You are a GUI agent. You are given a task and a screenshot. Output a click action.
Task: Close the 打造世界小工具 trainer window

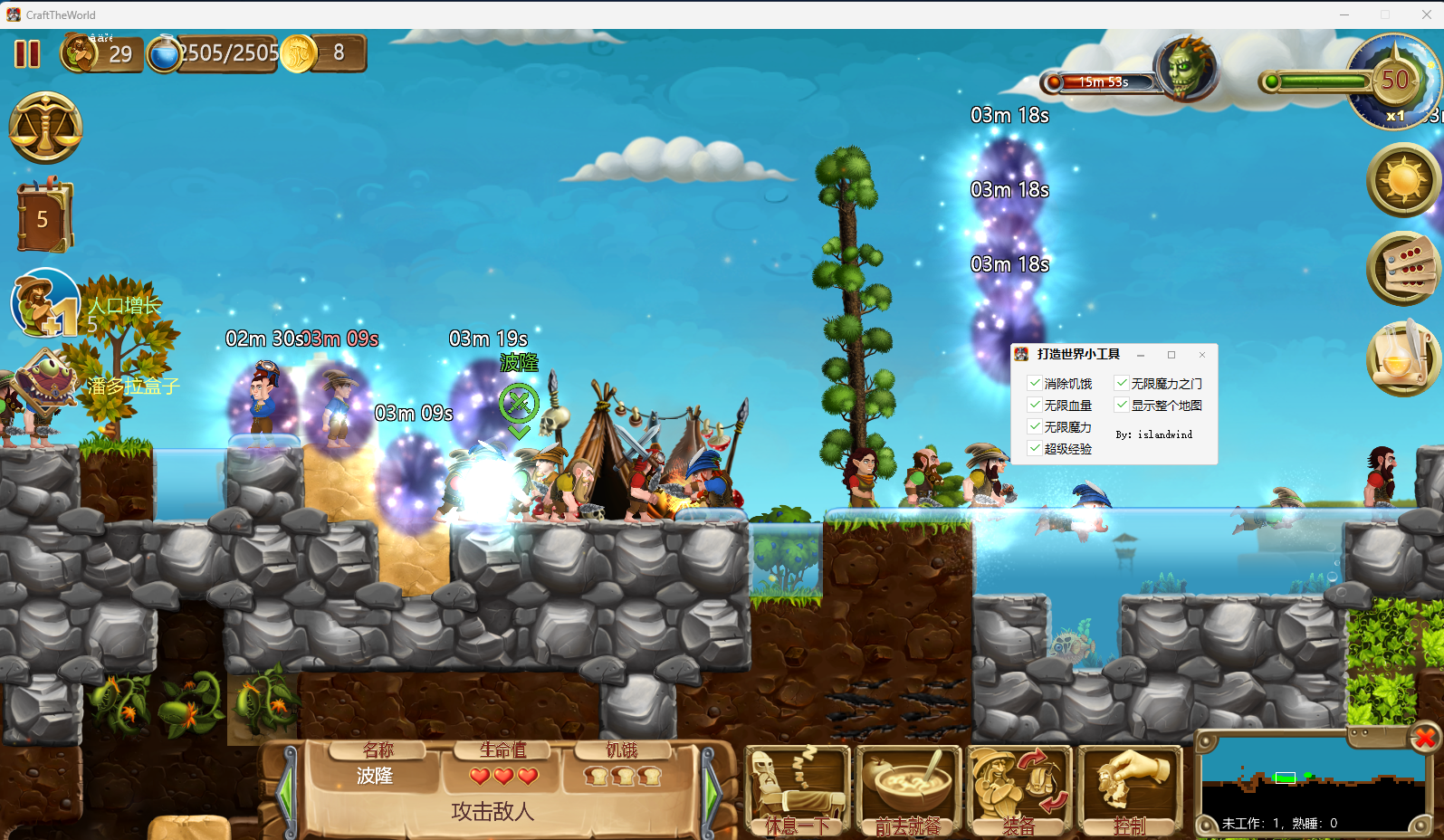coord(1202,355)
